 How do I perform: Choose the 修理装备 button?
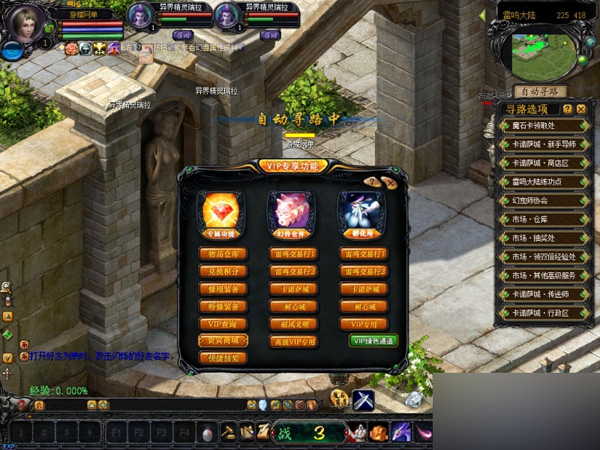[x=221, y=289]
